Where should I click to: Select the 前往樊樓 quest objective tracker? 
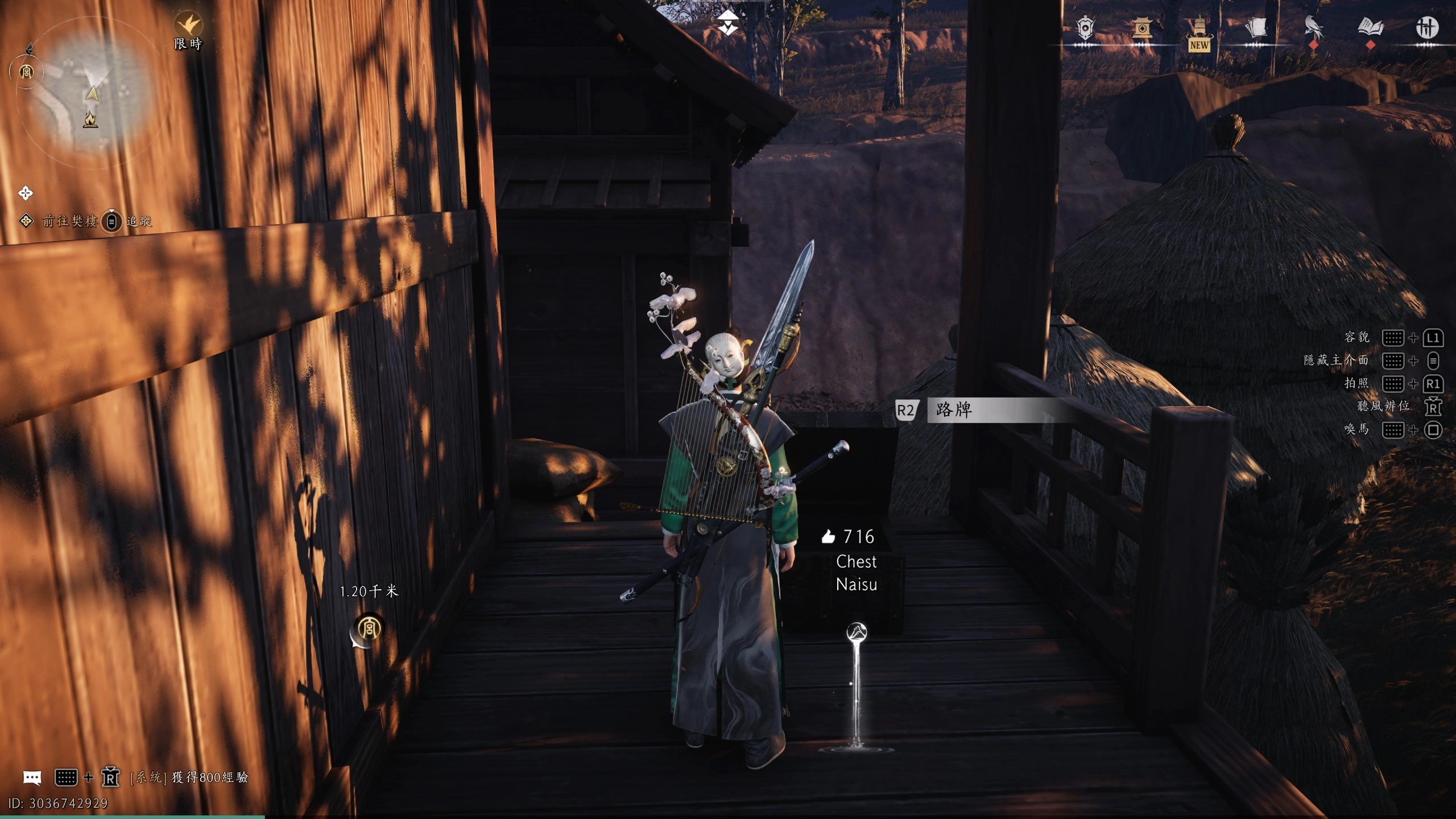[69, 221]
